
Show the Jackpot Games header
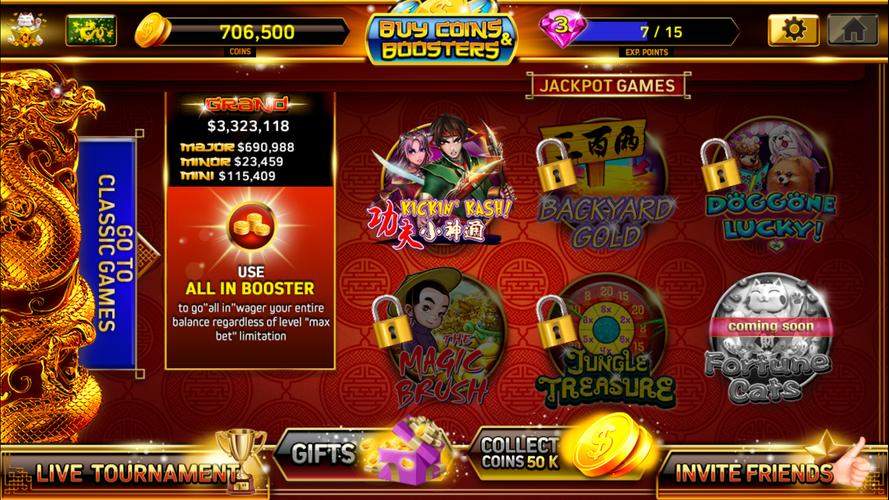(607, 86)
